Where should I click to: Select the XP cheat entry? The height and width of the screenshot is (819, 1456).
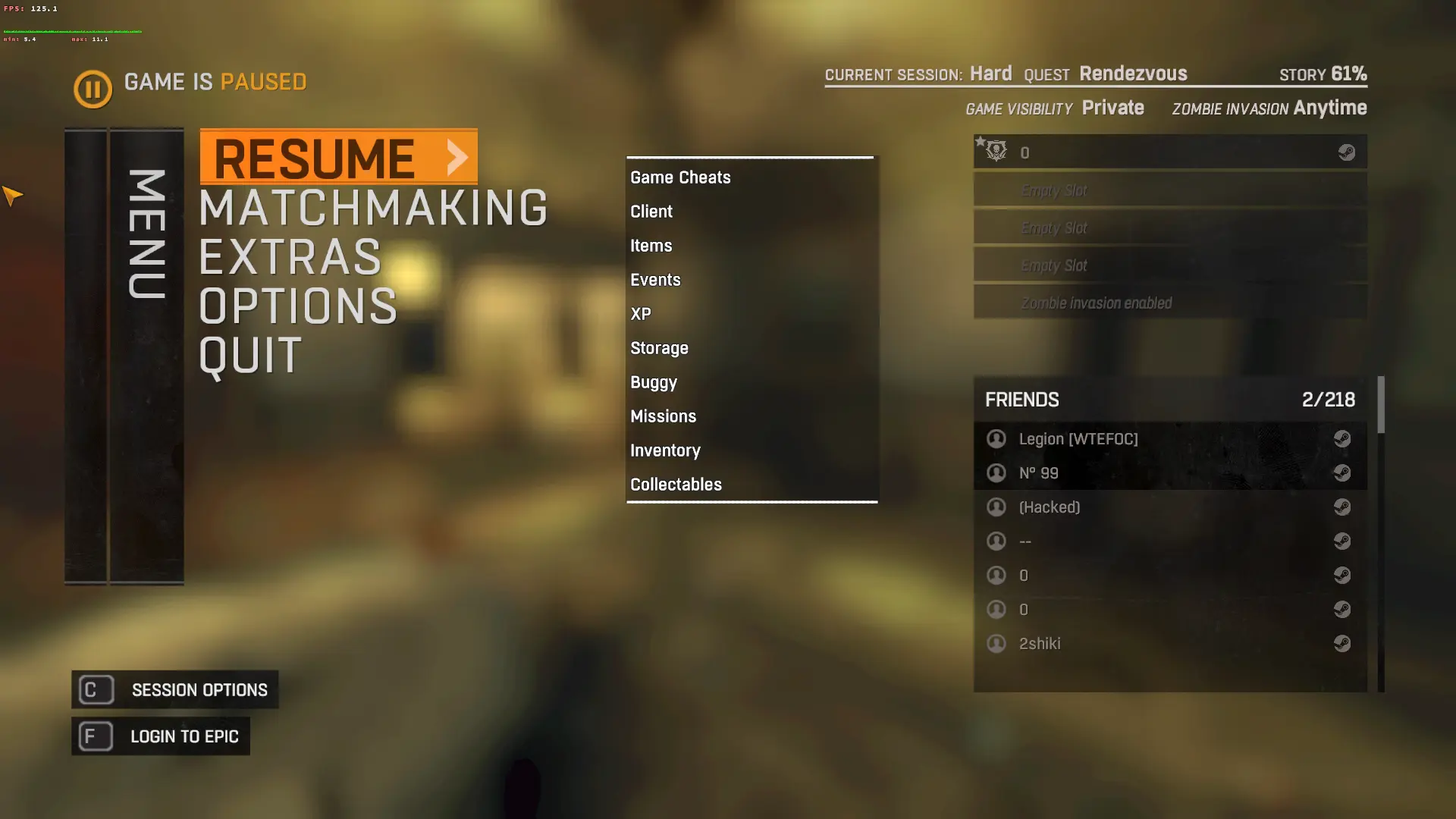tap(641, 314)
